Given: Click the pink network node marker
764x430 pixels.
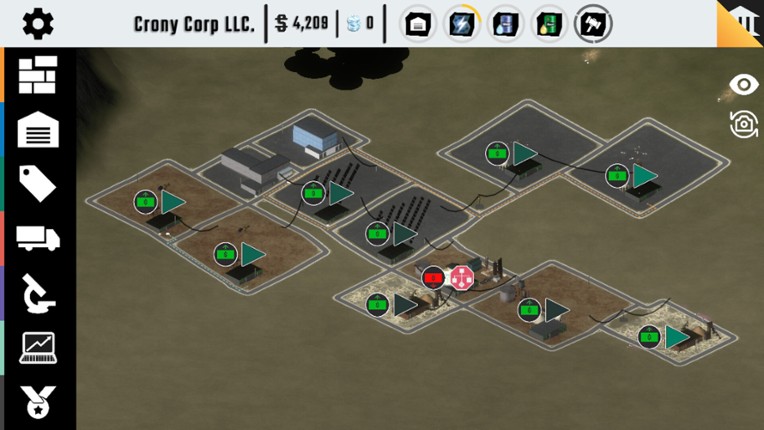Looking at the screenshot, I should [461, 278].
